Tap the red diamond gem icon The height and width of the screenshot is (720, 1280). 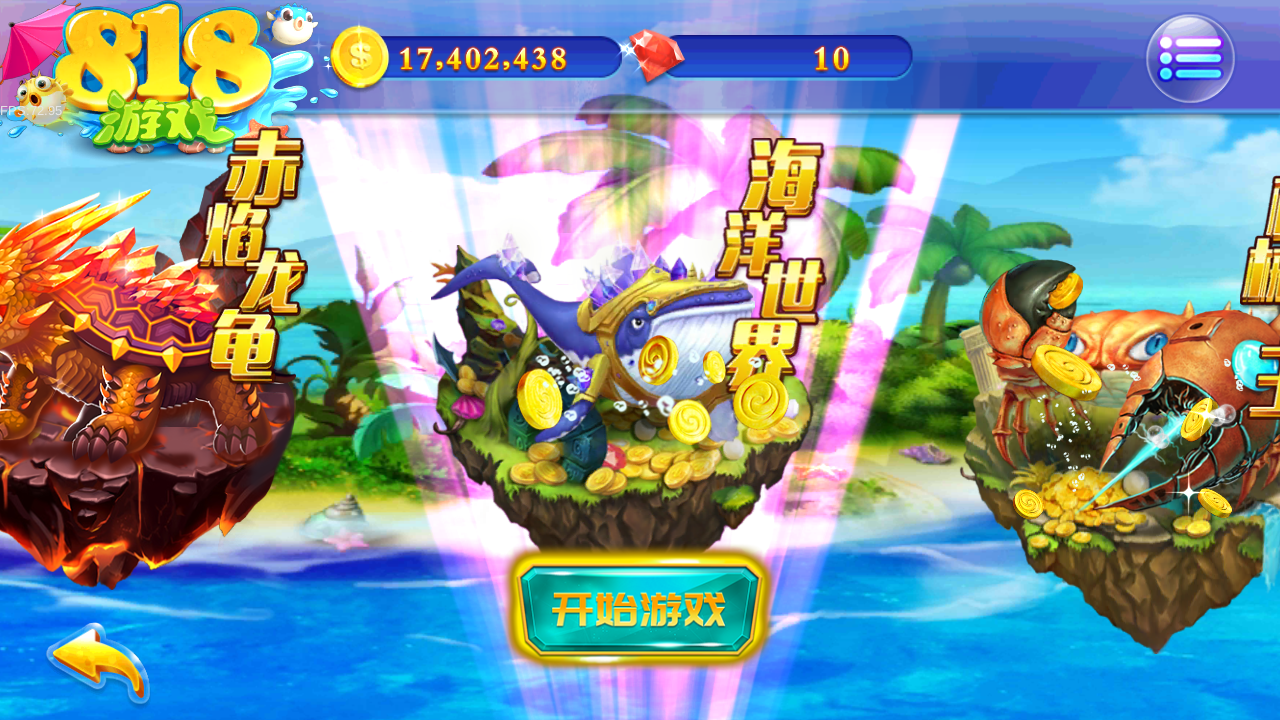pyautogui.click(x=651, y=58)
